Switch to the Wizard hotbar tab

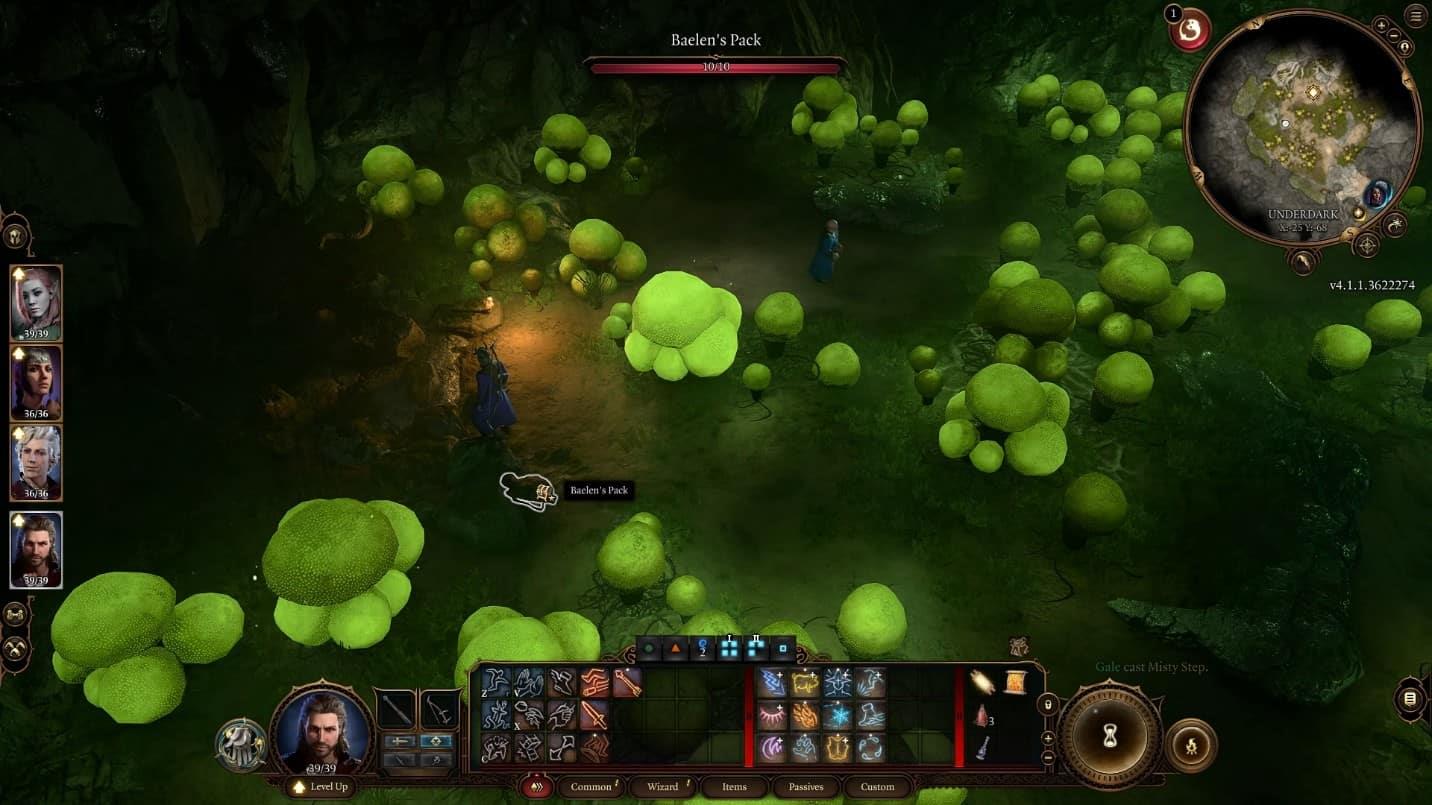[x=663, y=787]
